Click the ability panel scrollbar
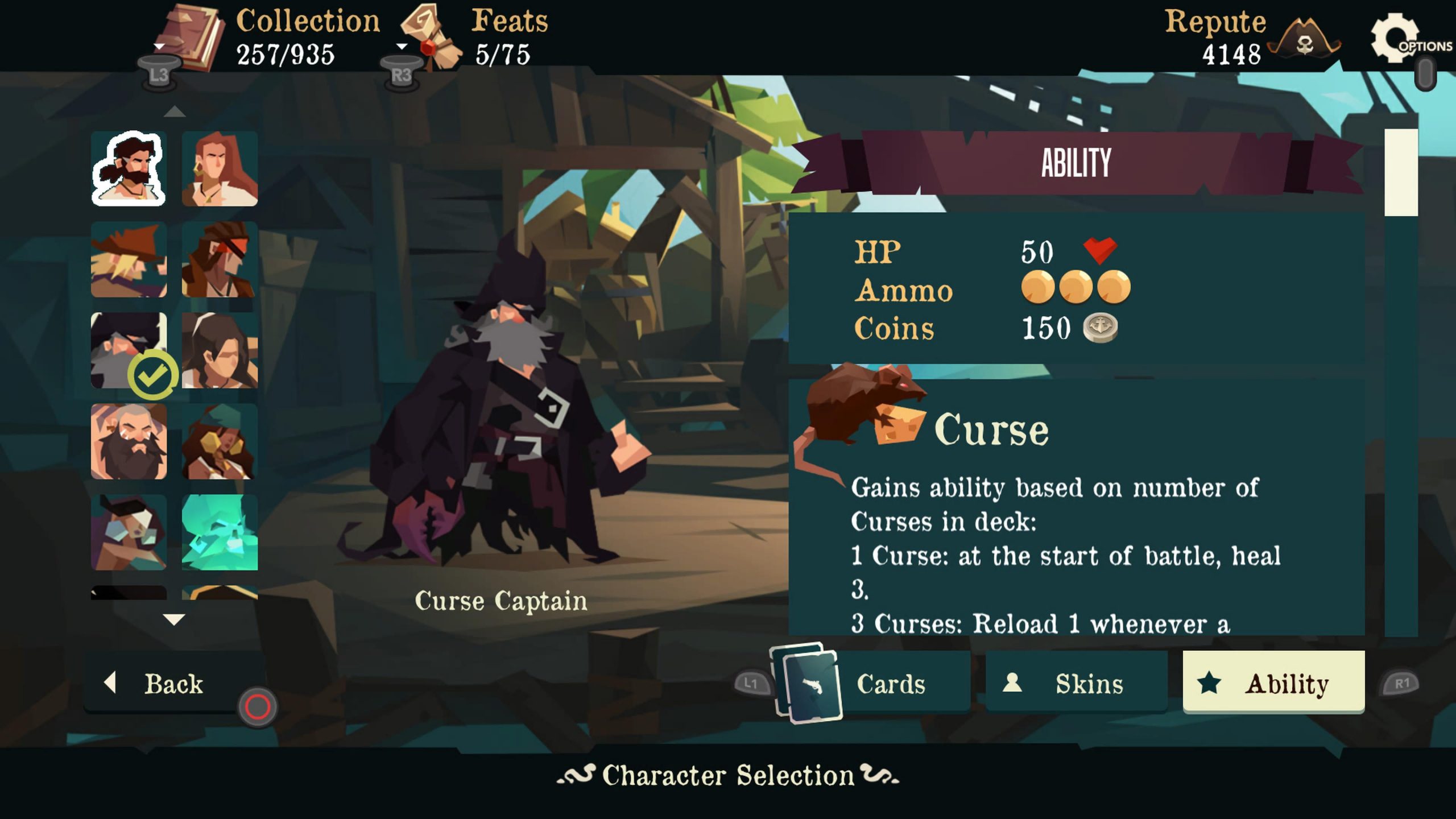 1400,173
